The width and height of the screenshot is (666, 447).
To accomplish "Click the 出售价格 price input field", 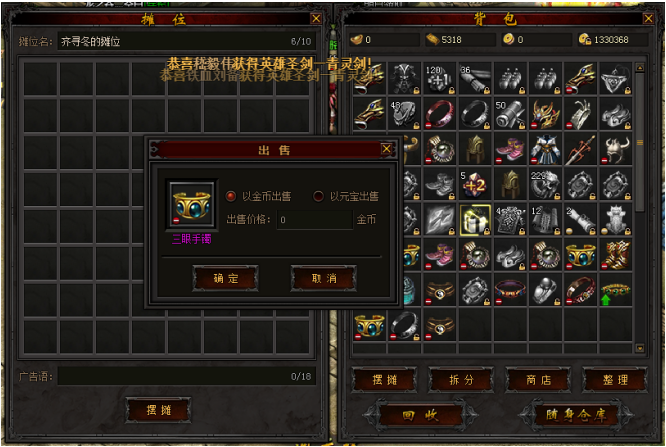I will point(315,220).
